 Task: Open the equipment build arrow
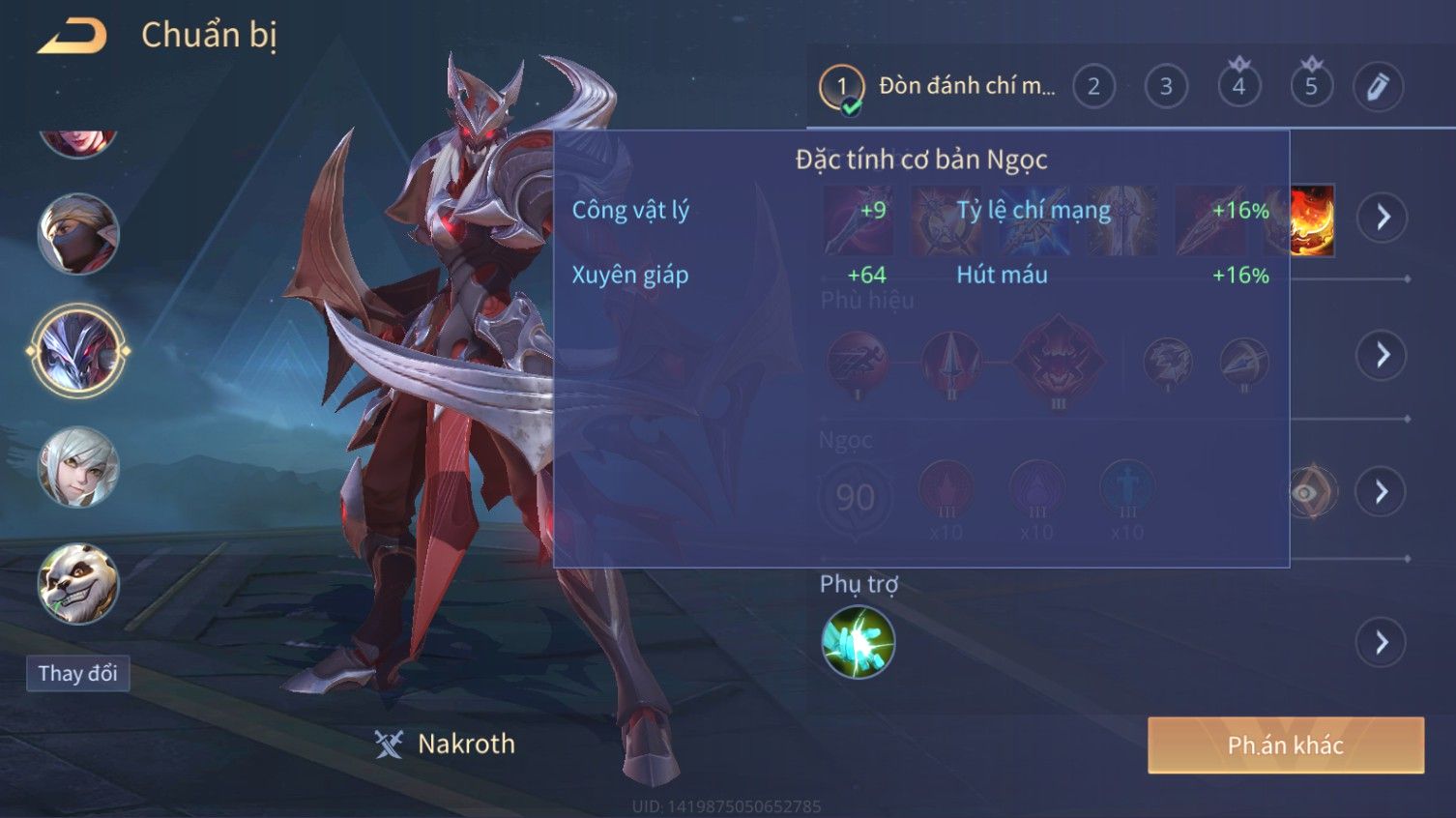[x=1383, y=217]
